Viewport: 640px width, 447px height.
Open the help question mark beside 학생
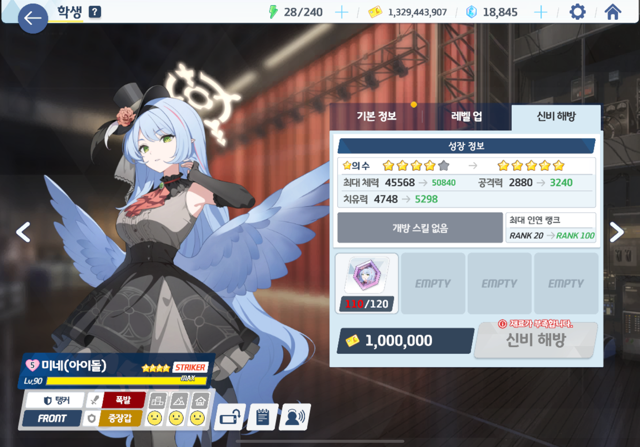pos(95,12)
